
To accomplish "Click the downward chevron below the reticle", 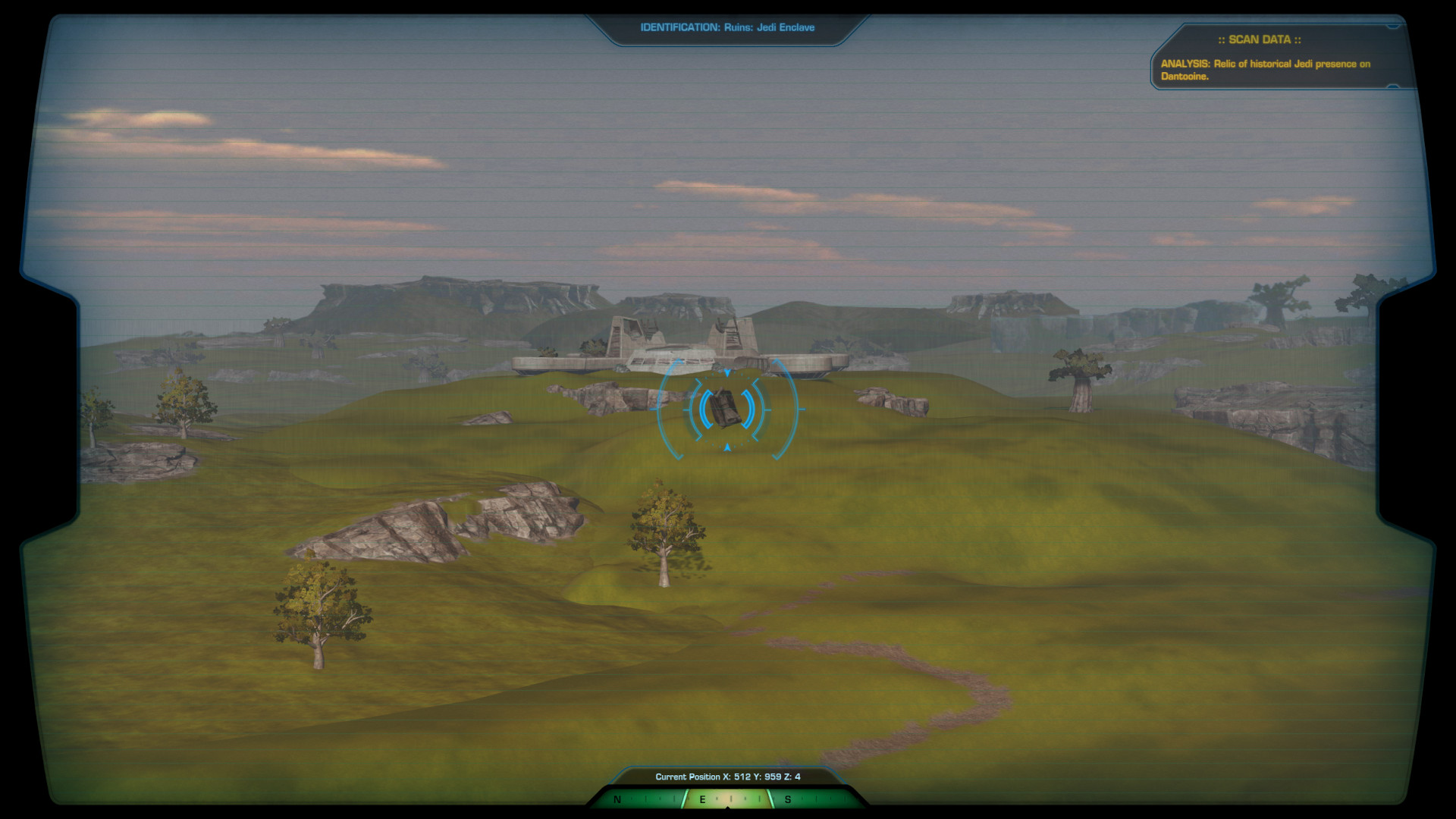I will tap(727, 447).
